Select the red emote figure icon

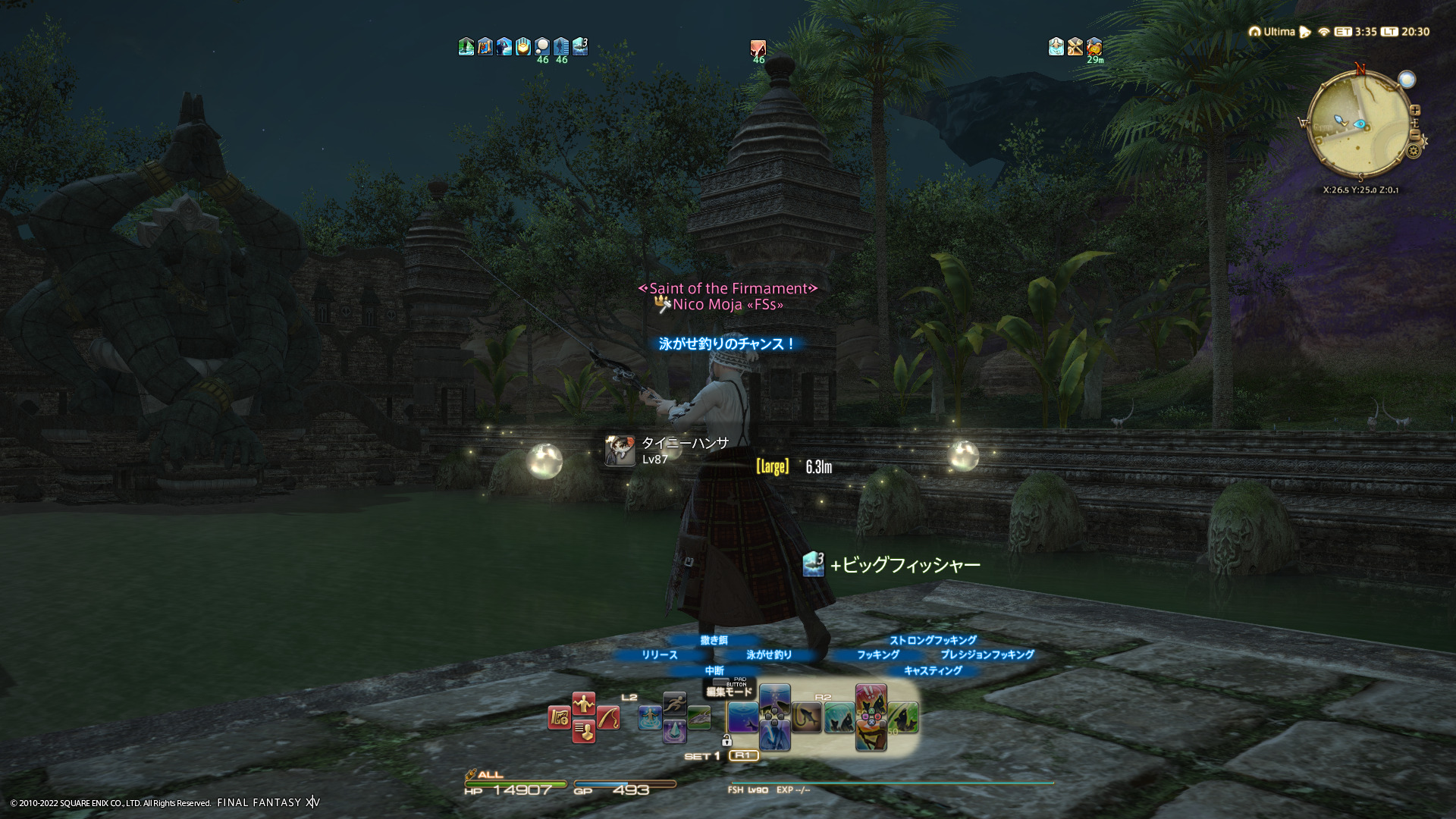583,704
